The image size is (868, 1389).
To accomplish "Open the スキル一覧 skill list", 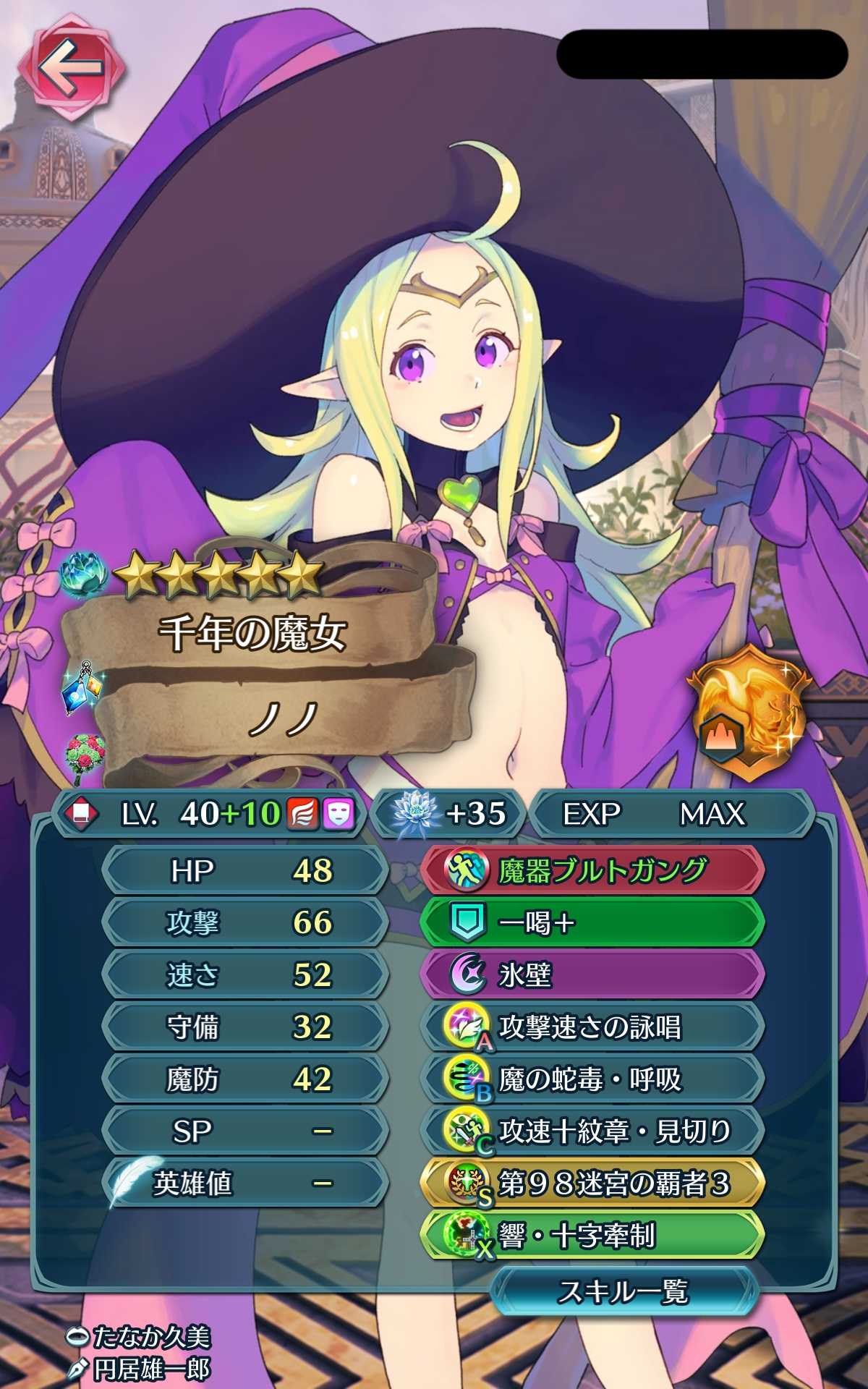I will [x=624, y=1292].
